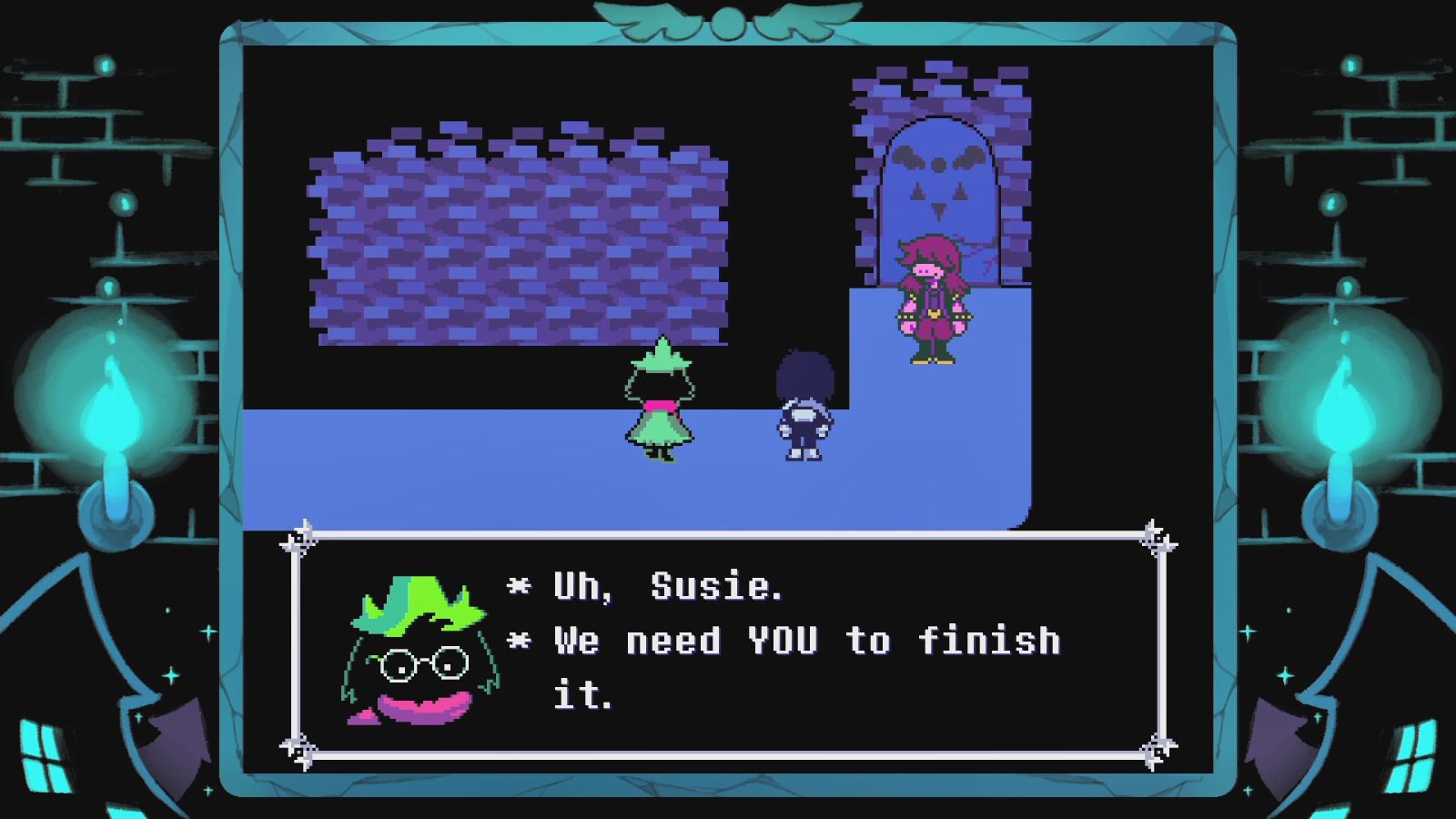Image resolution: width=1456 pixels, height=819 pixels.
Task: Click the top-right corner ornament of the dialogue box
Action: [x=1160, y=537]
